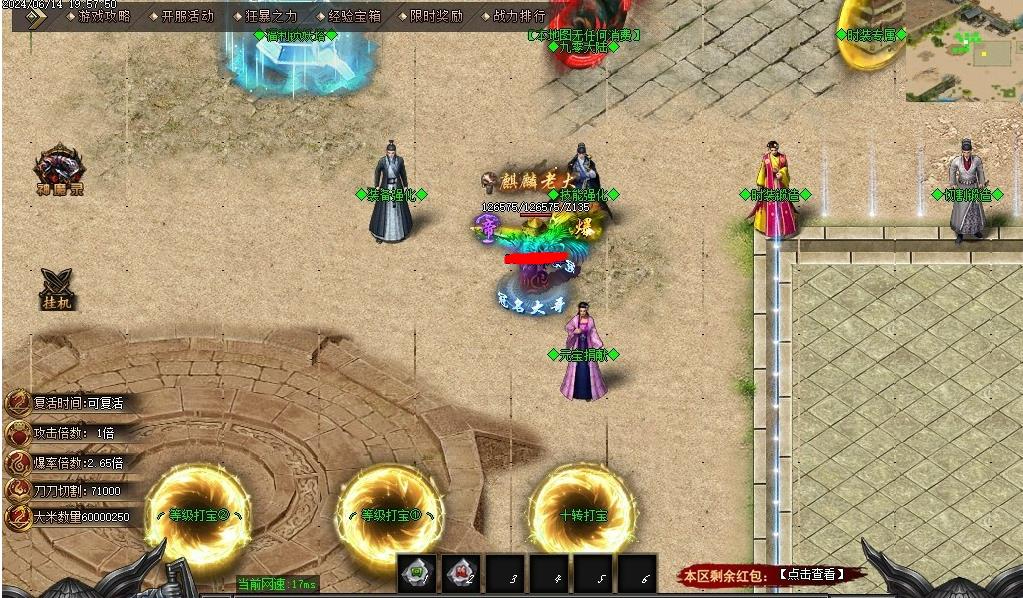This screenshot has width=1023, height=598.
Task: Use the red potion in hotbar slot 2
Action: click(x=461, y=573)
